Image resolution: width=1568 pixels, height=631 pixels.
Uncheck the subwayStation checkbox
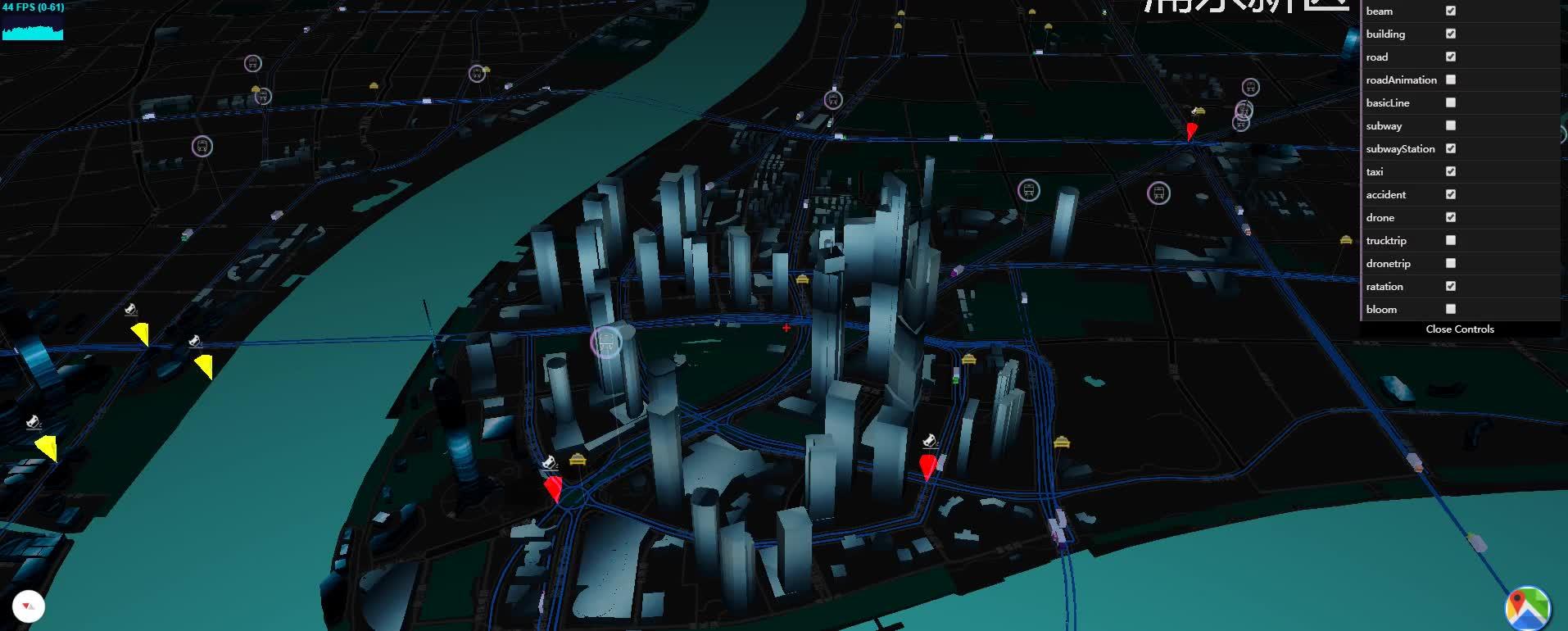coord(1451,148)
